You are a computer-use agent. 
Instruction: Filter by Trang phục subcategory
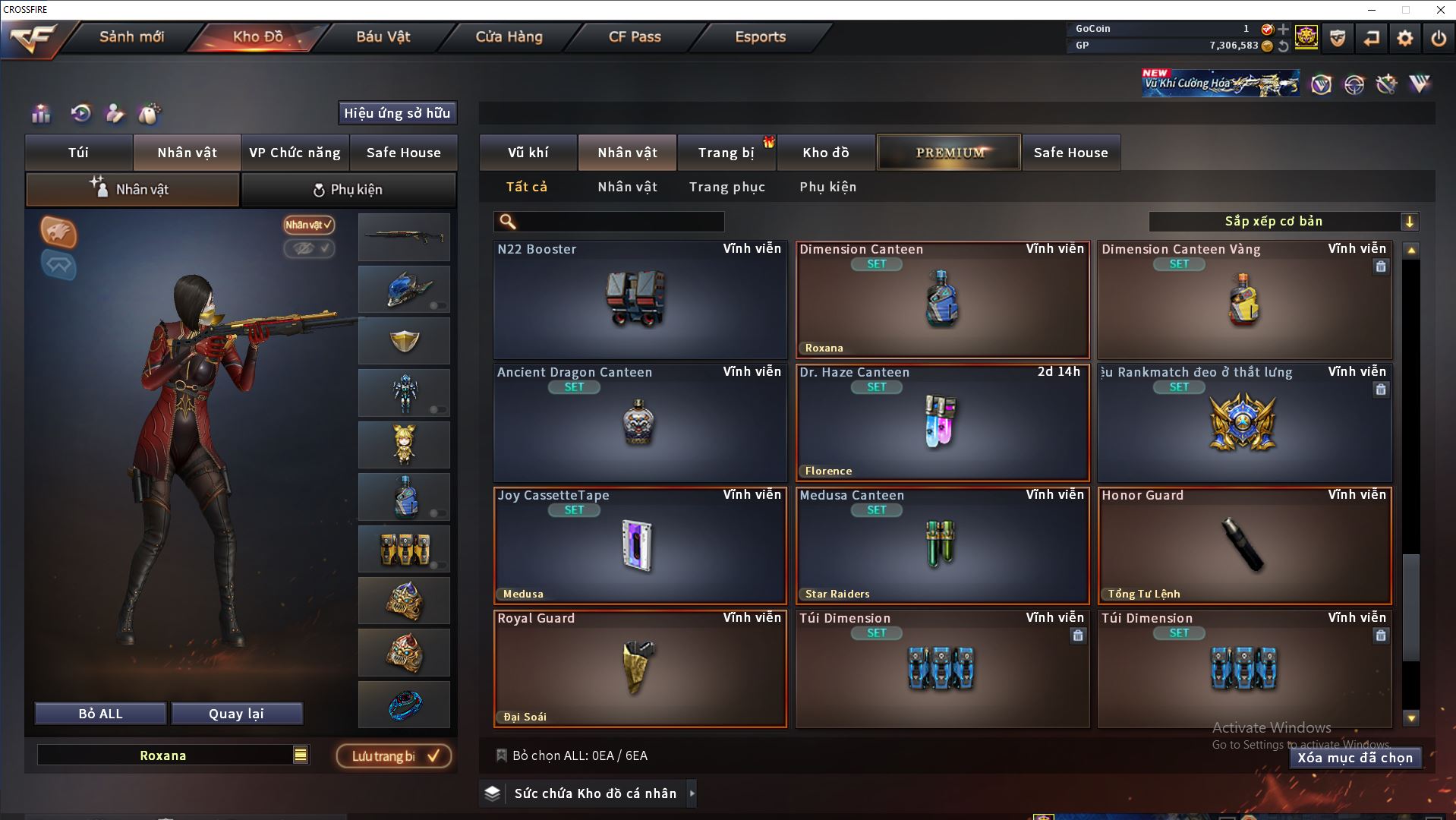tap(726, 187)
